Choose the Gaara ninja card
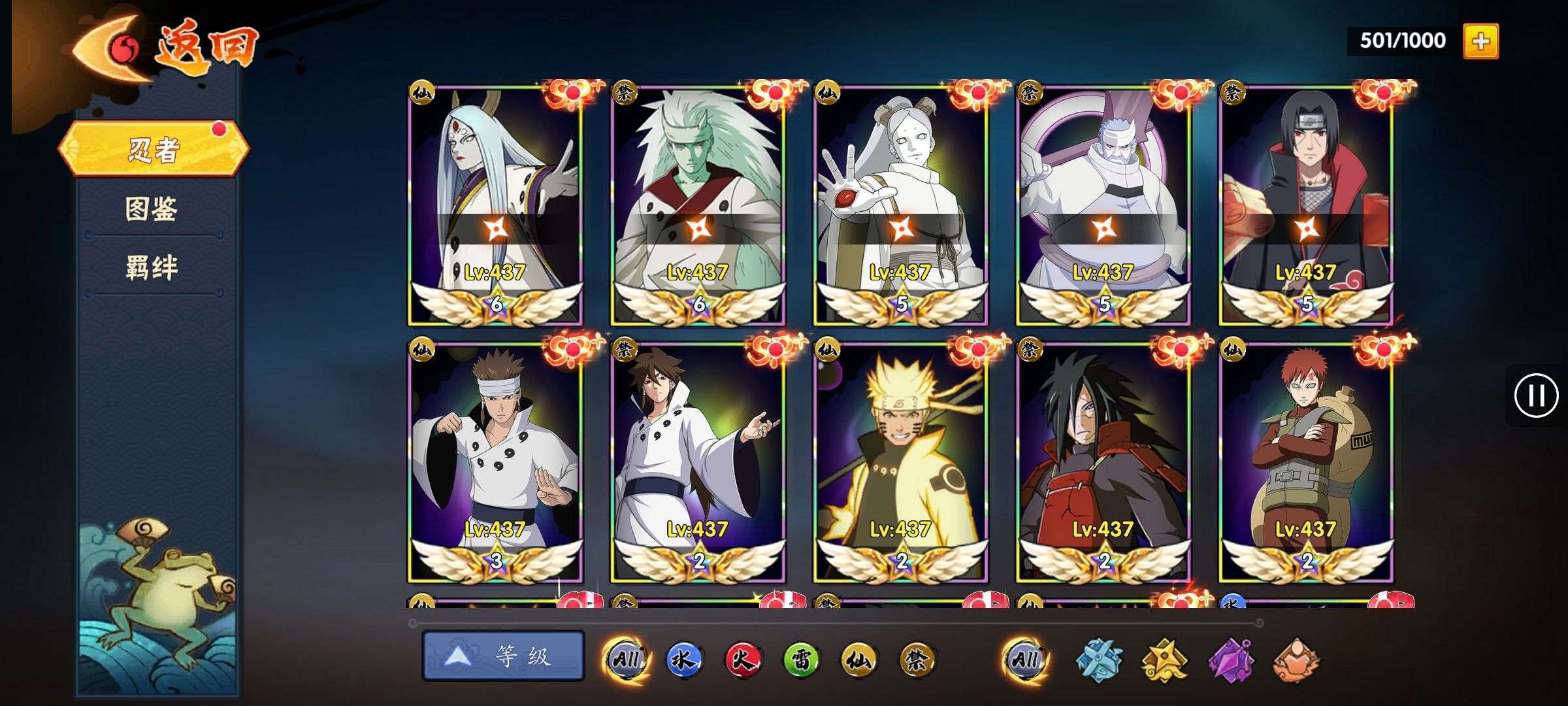Screen dimensions: 1568x706 click(x=1306, y=462)
